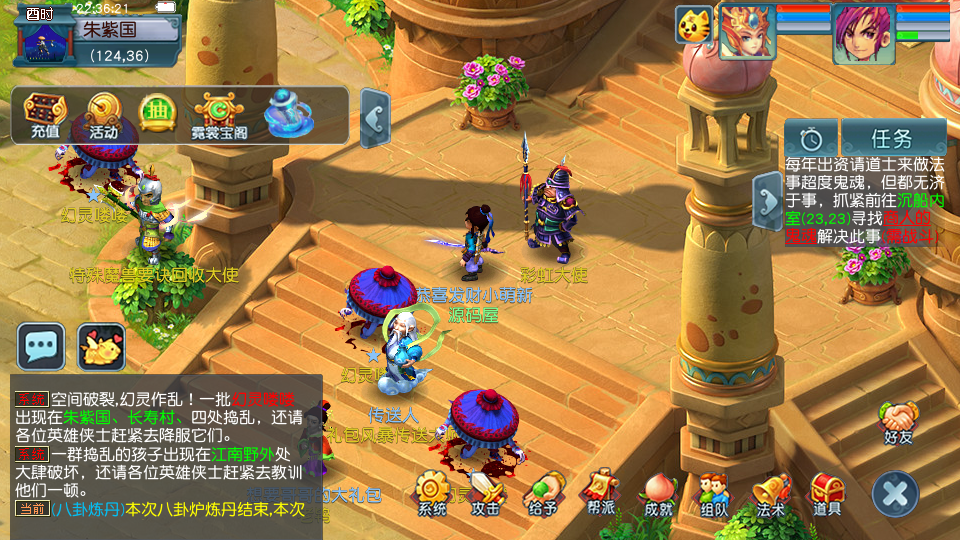
Task: Select the pet portrait with golden crown
Action: (748, 32)
